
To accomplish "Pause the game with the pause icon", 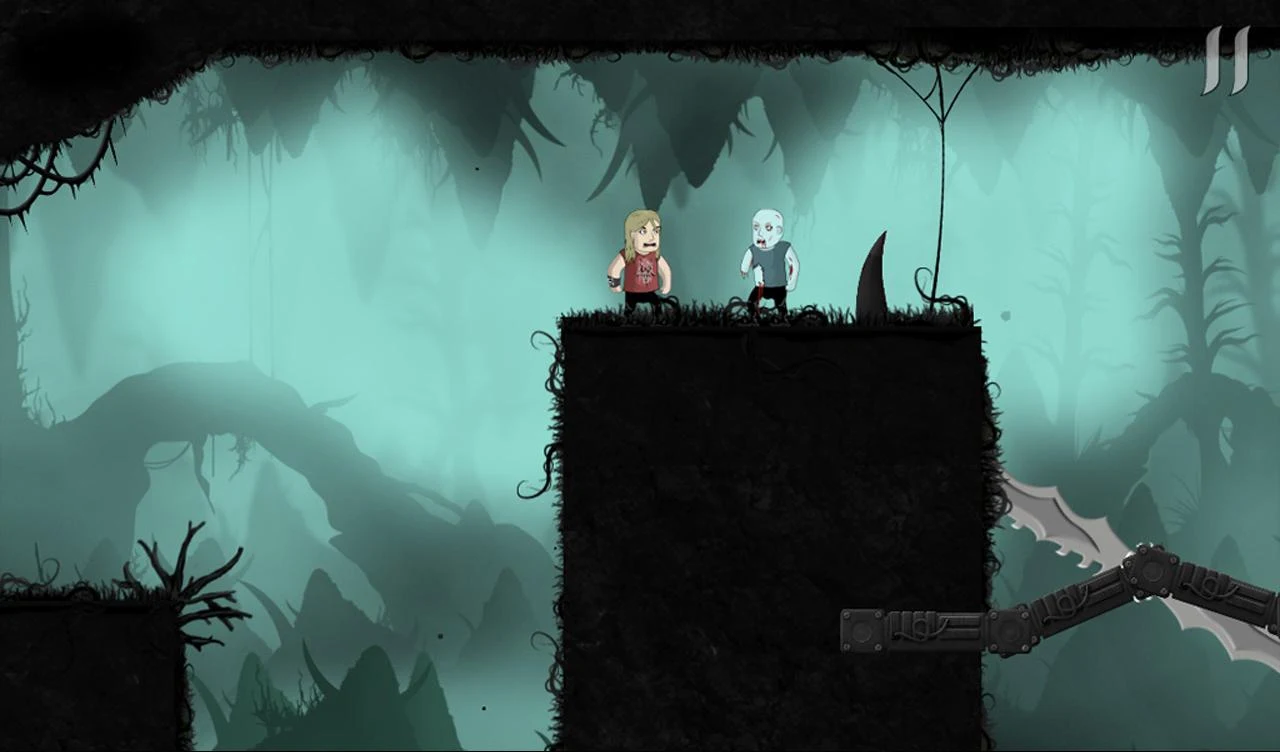I will [x=1226, y=62].
